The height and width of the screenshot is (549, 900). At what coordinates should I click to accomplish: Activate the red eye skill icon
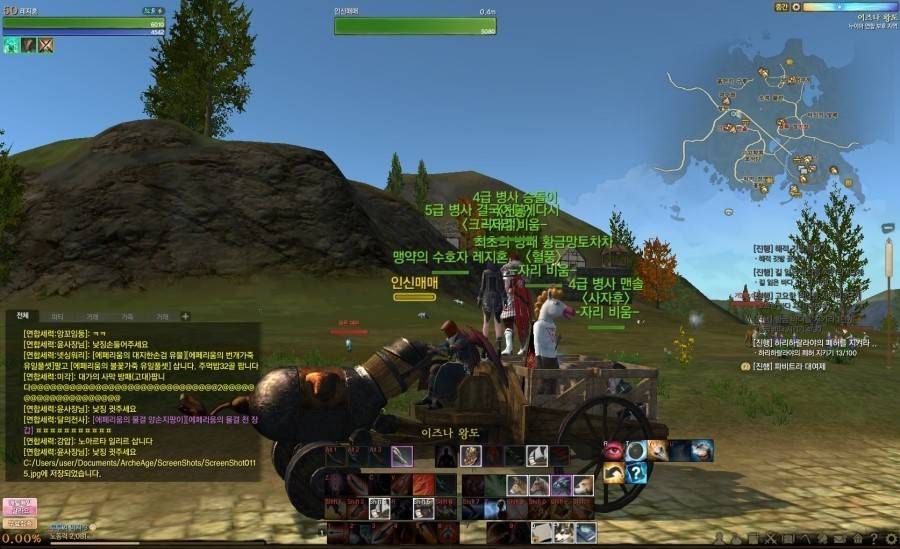click(x=613, y=450)
